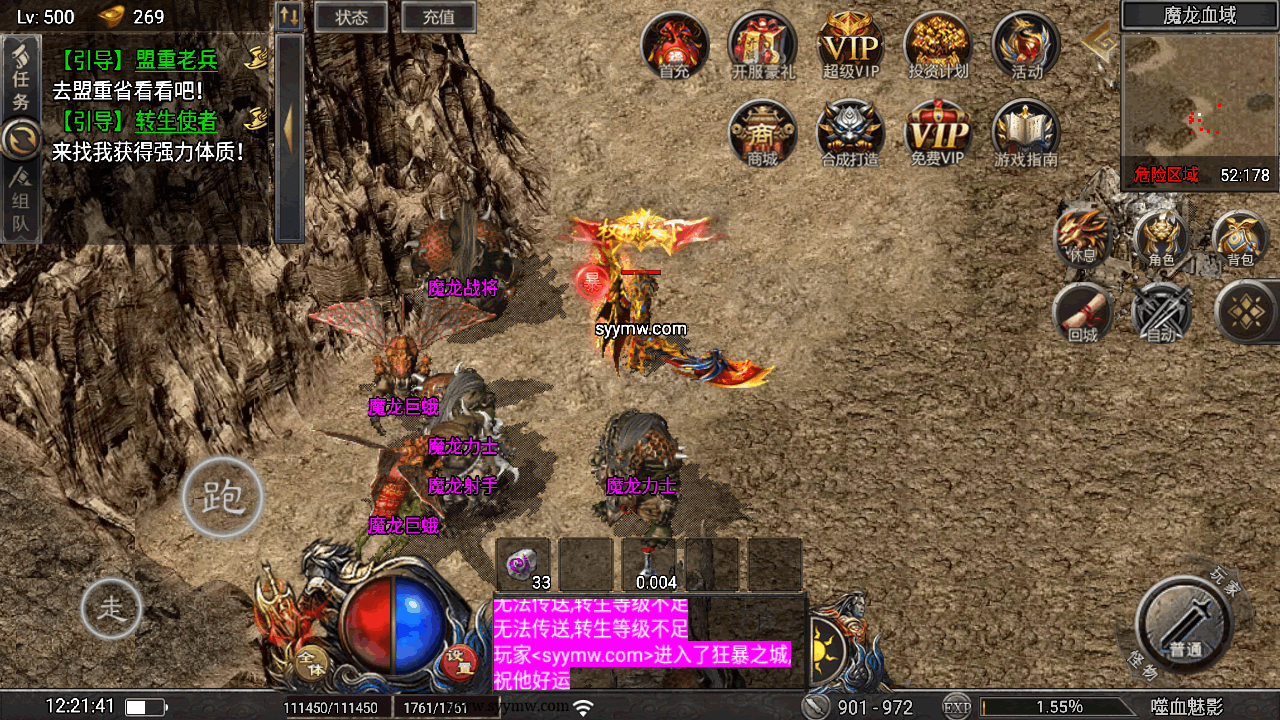Open the 游戏指南 game guide book
The image size is (1280, 720).
[1026, 132]
